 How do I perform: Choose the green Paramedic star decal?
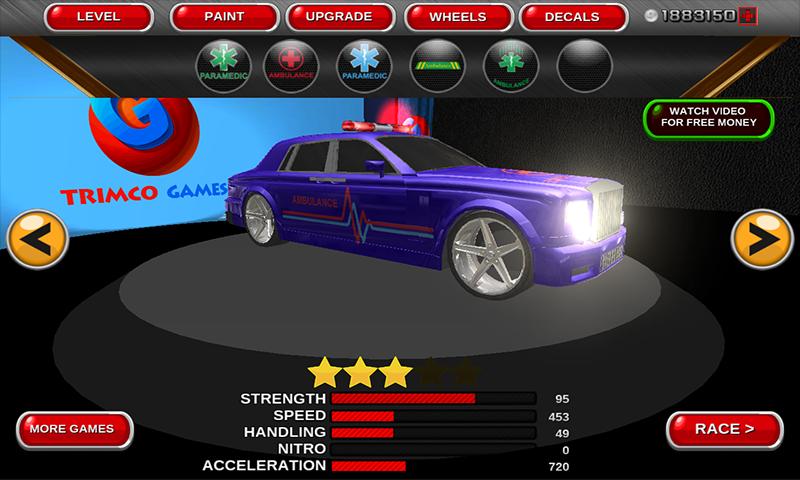224,66
